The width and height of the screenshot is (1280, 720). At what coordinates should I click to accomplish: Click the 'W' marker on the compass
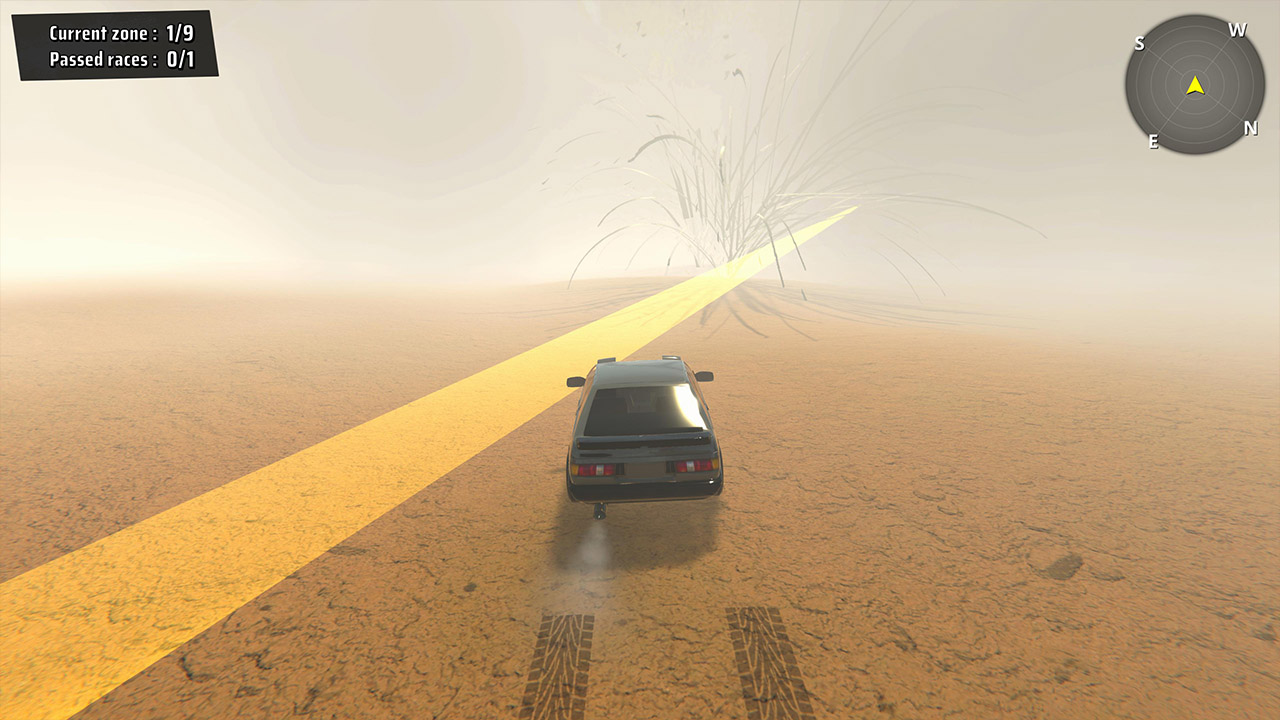tap(1237, 30)
